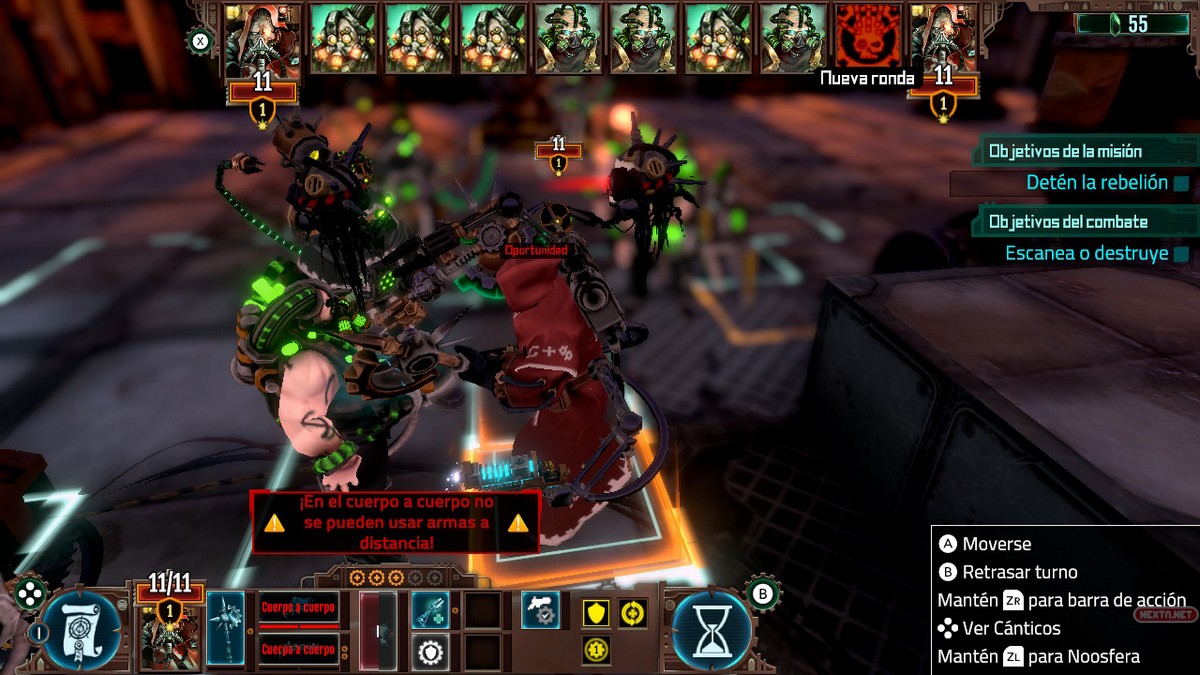This screenshot has width=1200, height=675.
Task: Activate the yellow circular arrows ability
Action: point(632,613)
